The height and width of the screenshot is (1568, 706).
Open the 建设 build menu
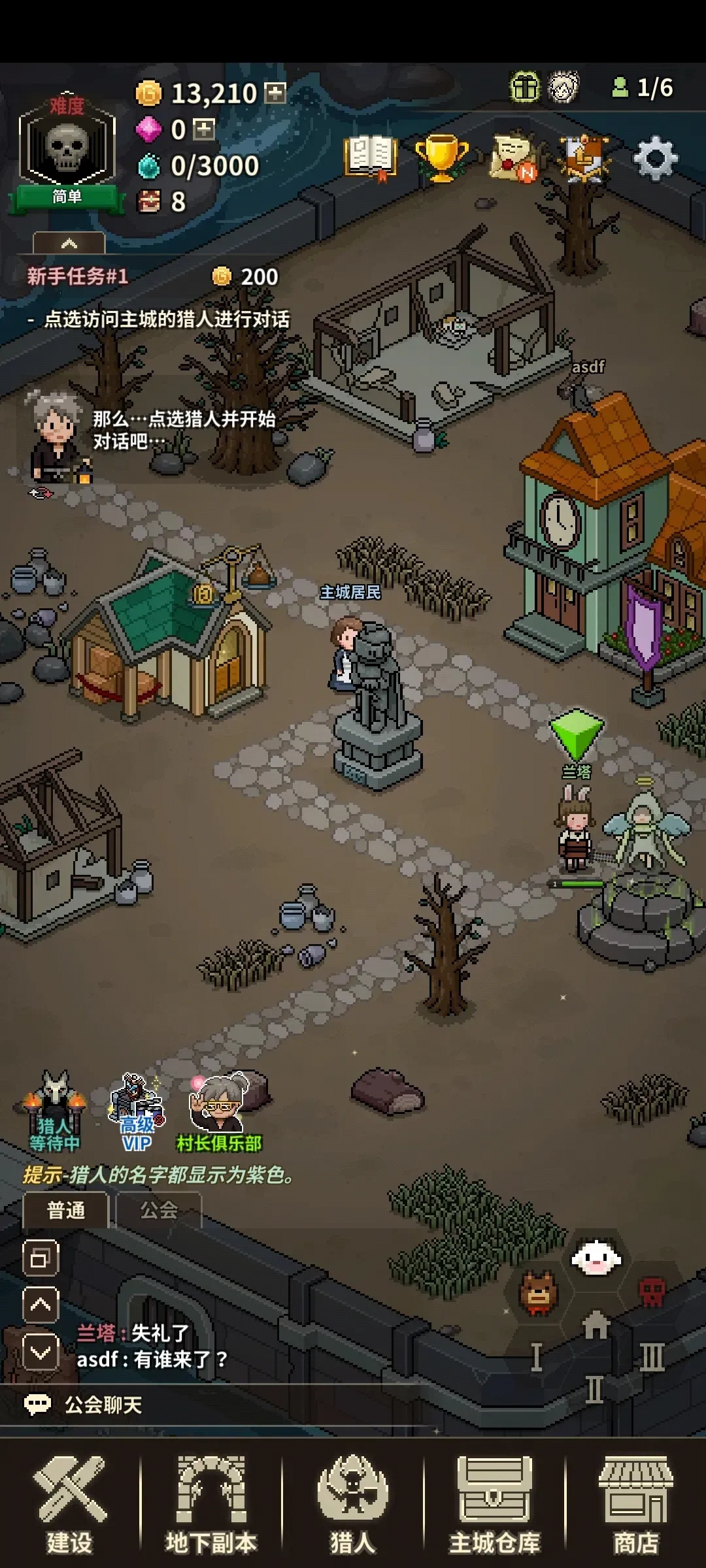[70, 1504]
